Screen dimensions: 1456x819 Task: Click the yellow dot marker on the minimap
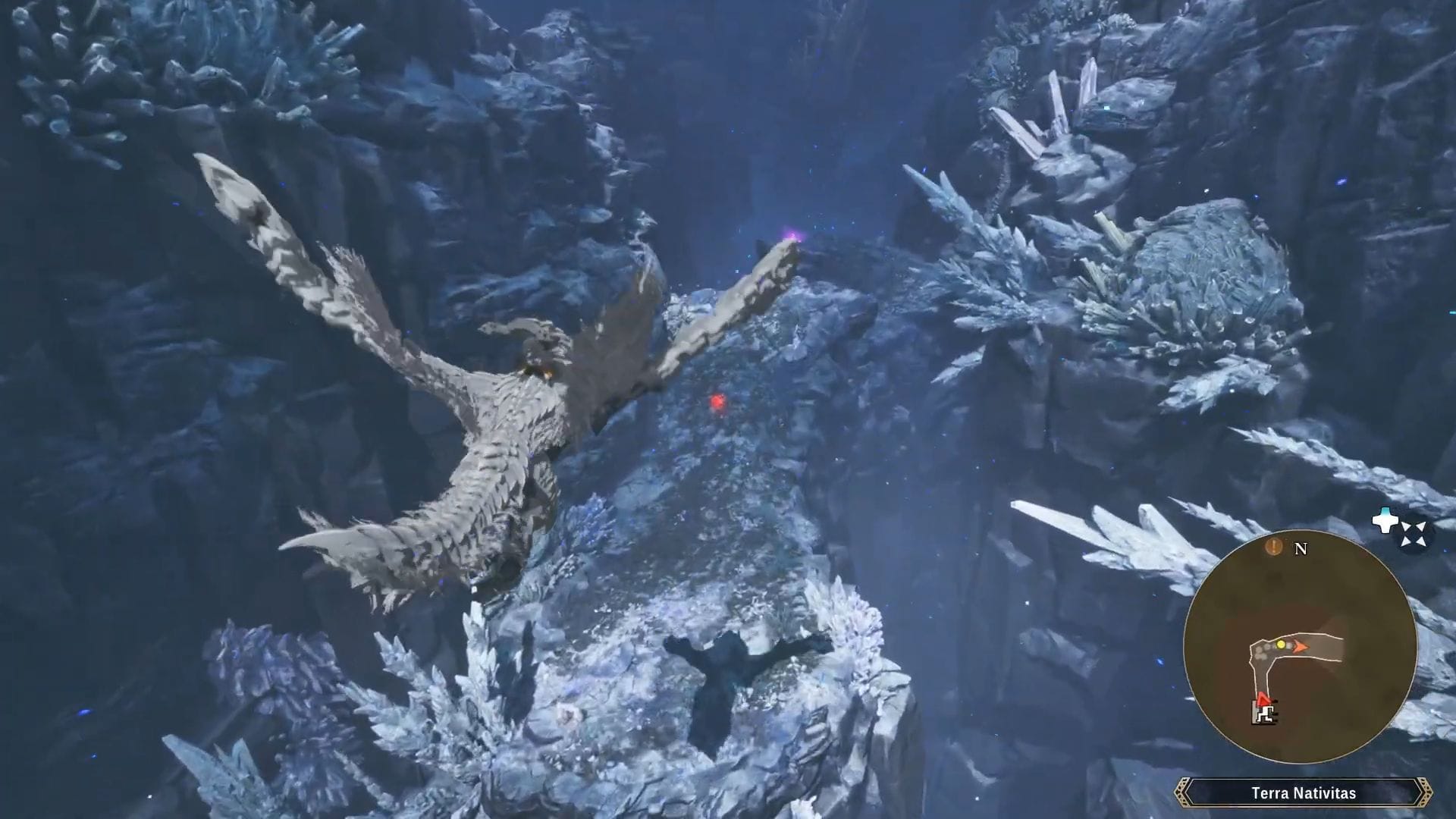coord(1282,645)
